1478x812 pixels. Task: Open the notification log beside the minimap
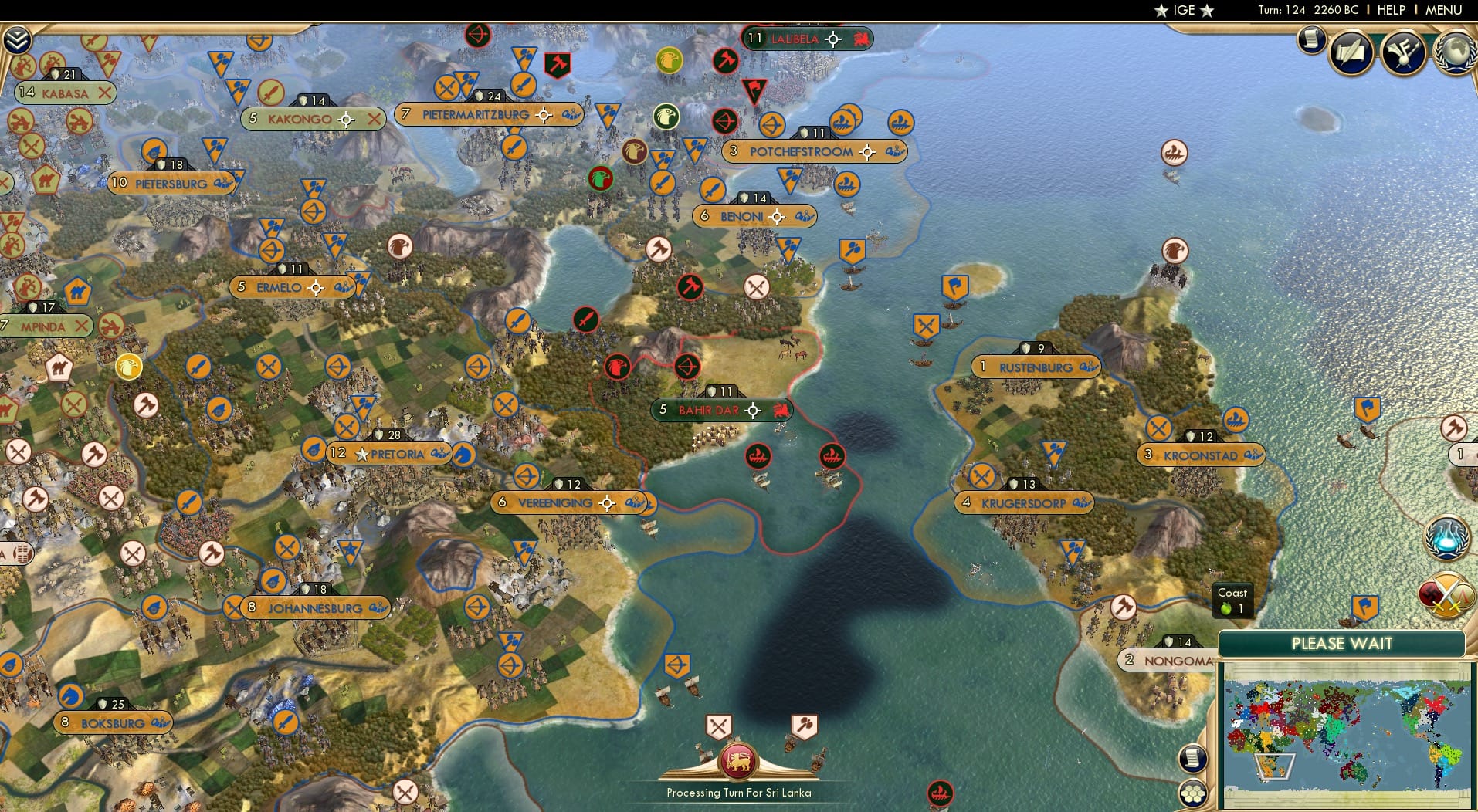point(1193,760)
